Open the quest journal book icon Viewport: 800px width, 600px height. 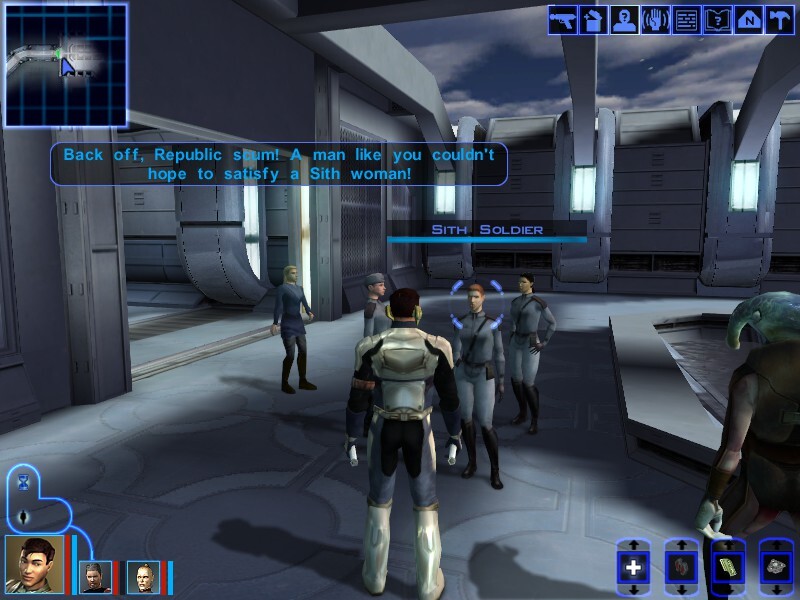(717, 20)
